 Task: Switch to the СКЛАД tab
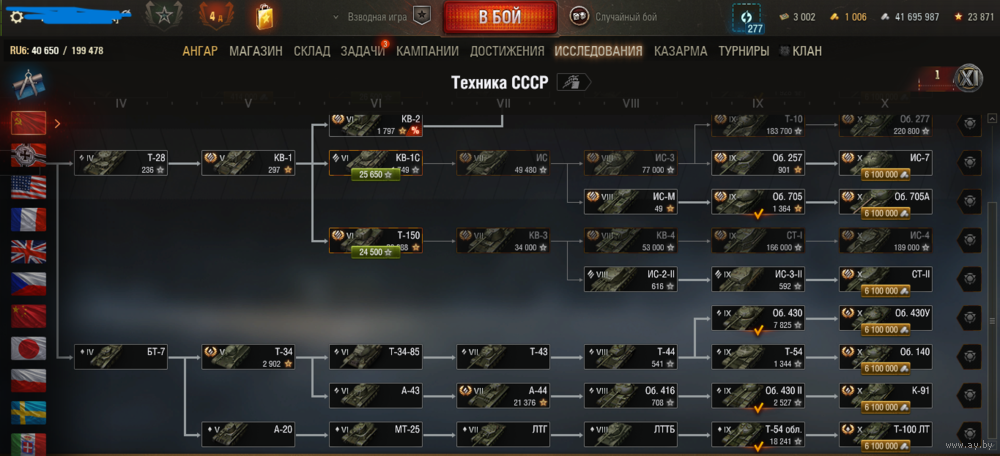[312, 51]
